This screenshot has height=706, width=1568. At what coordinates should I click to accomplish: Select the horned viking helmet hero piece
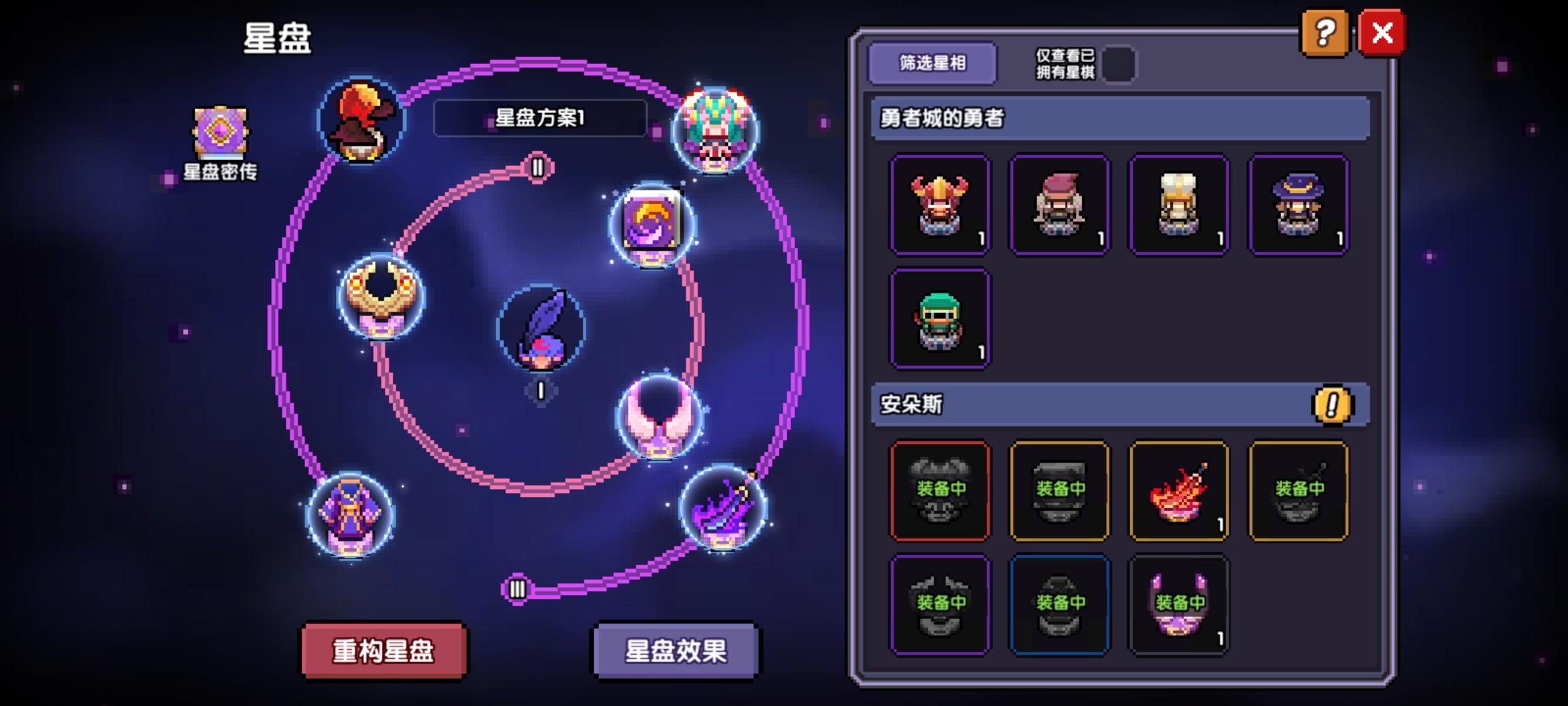coord(939,204)
